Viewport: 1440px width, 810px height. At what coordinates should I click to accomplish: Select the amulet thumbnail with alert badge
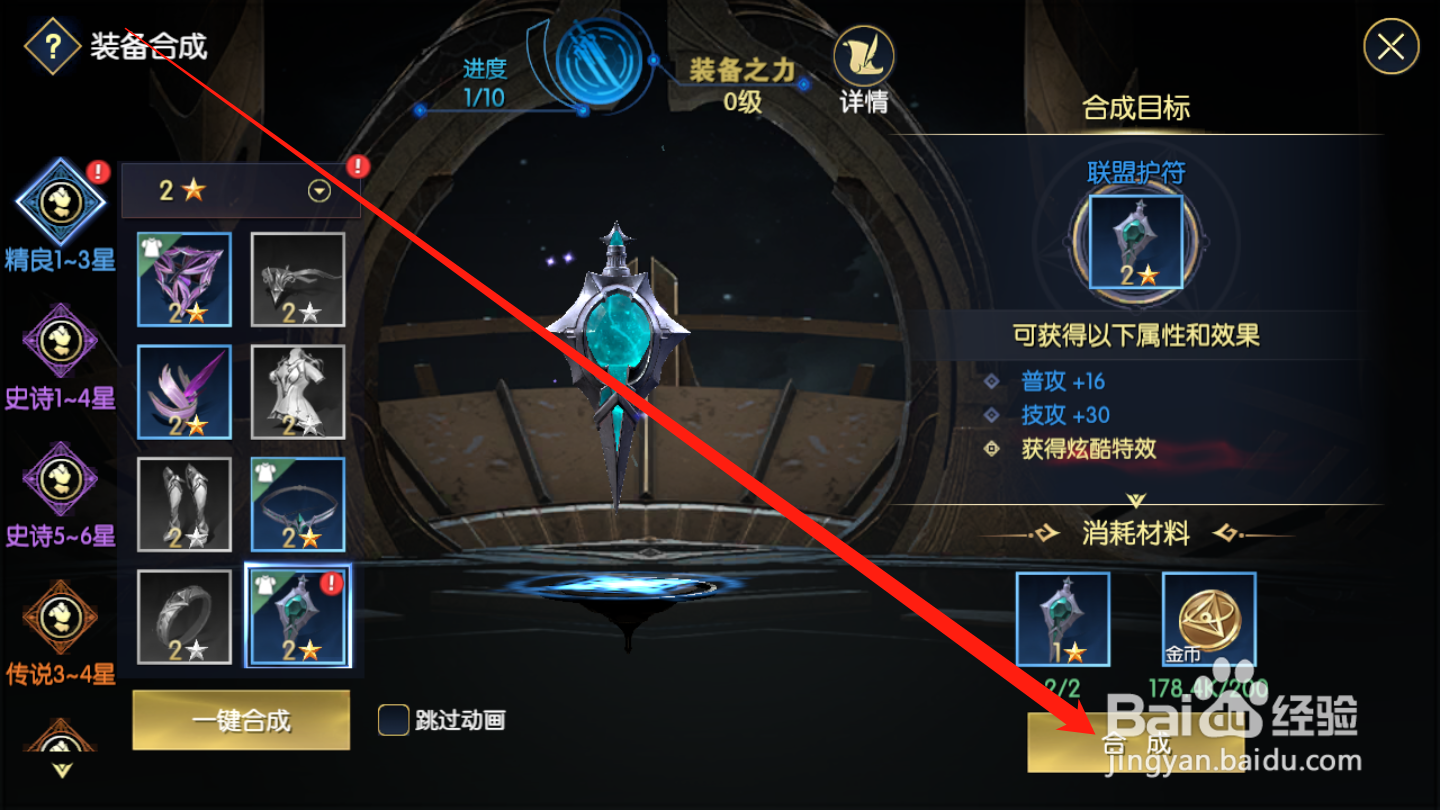[297, 617]
